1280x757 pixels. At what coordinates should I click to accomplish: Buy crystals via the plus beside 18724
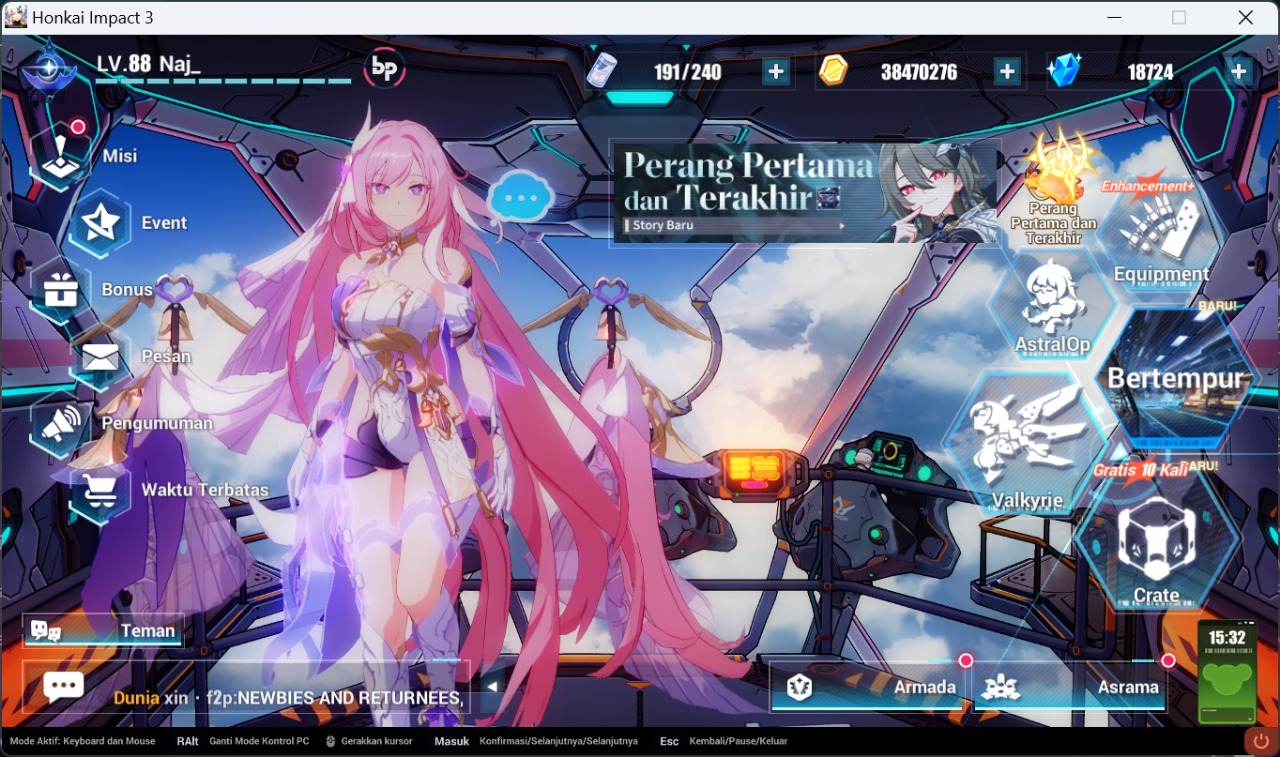[x=1237, y=70]
